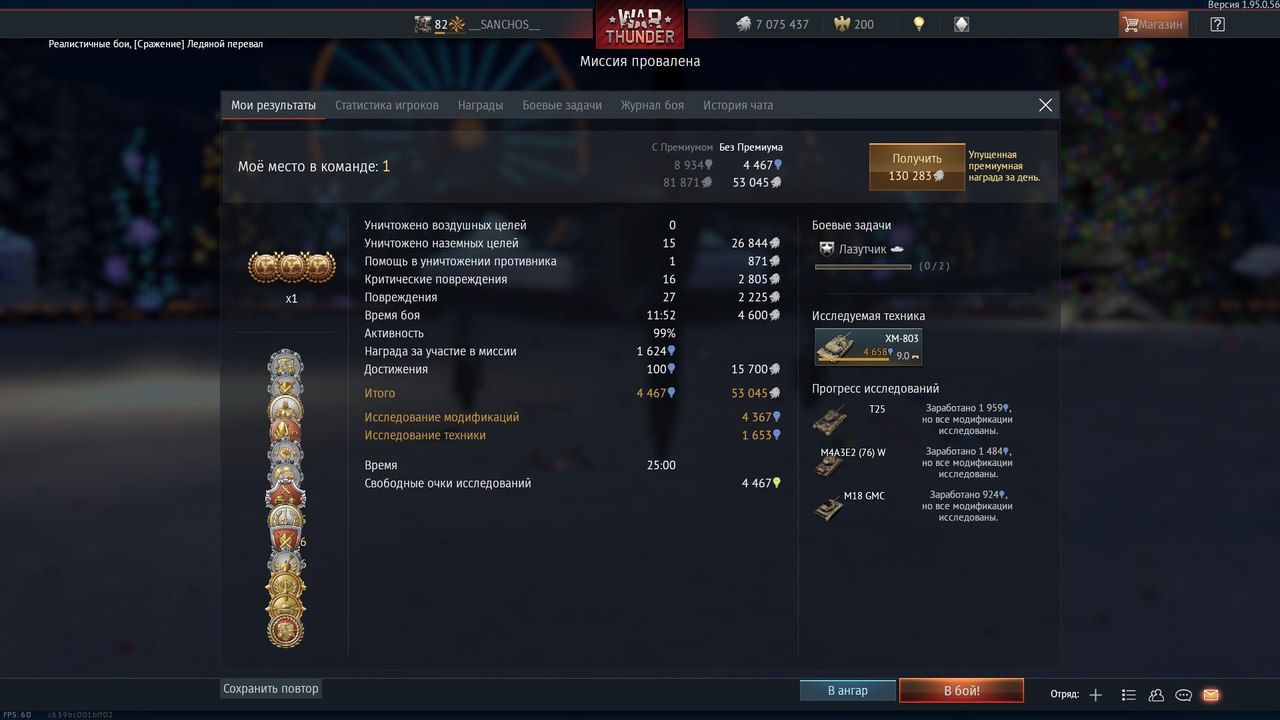The width and height of the screenshot is (1280, 720).
Task: Select the XM-803 researched vehicle card
Action: tap(867, 346)
